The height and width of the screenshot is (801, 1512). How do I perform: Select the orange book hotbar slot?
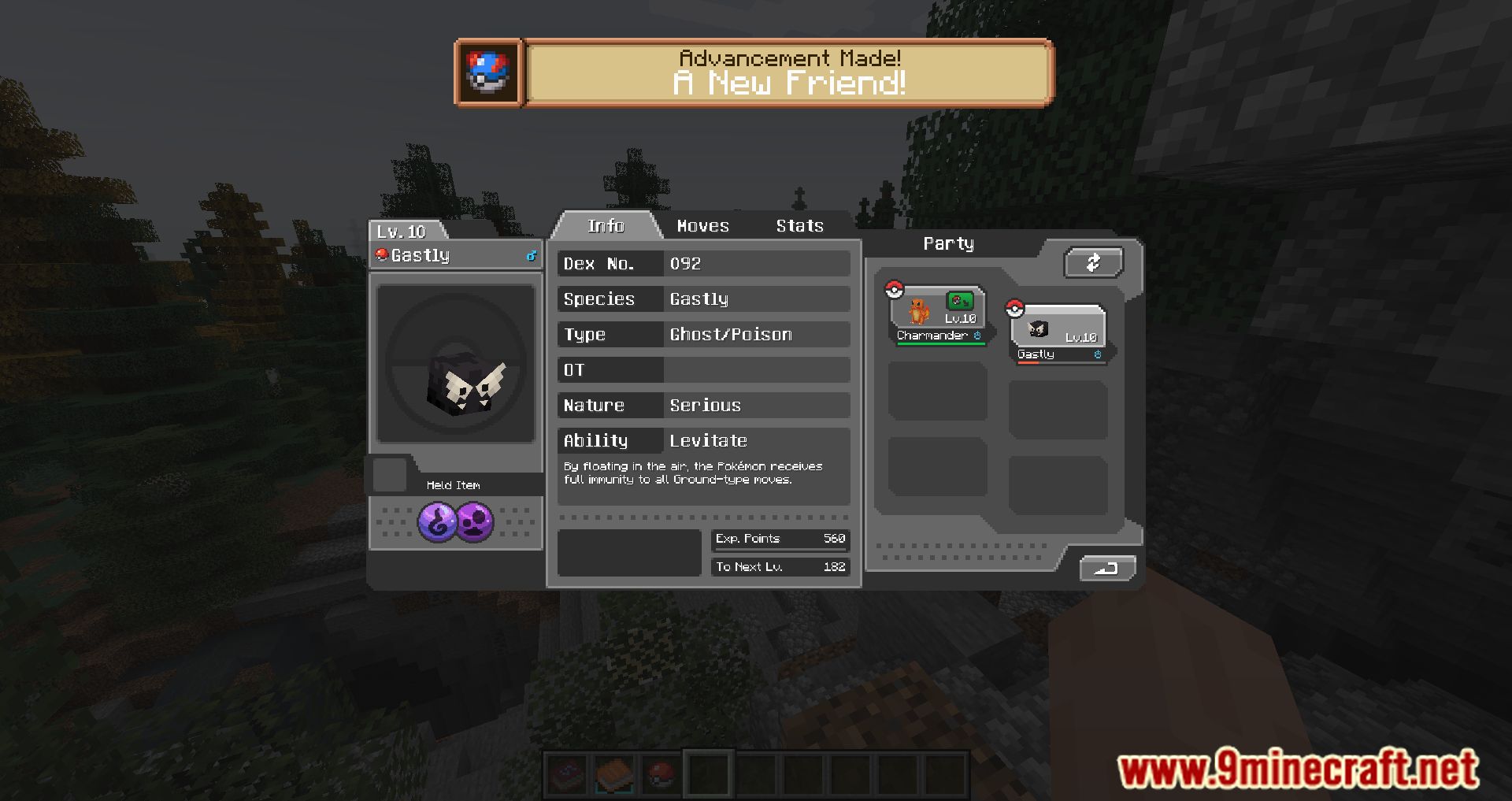click(x=614, y=774)
